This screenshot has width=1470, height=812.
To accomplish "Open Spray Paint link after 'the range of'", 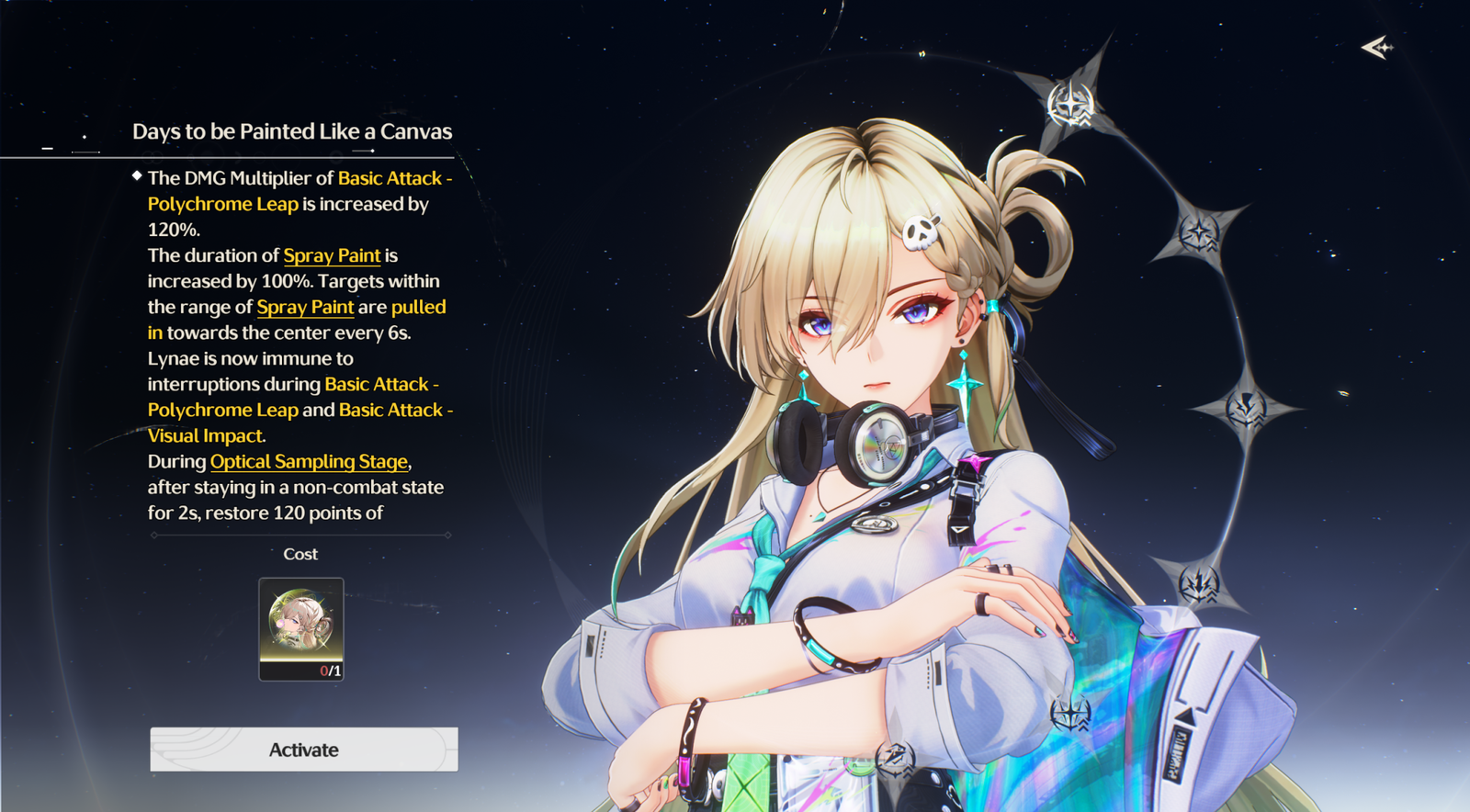I will [x=305, y=307].
